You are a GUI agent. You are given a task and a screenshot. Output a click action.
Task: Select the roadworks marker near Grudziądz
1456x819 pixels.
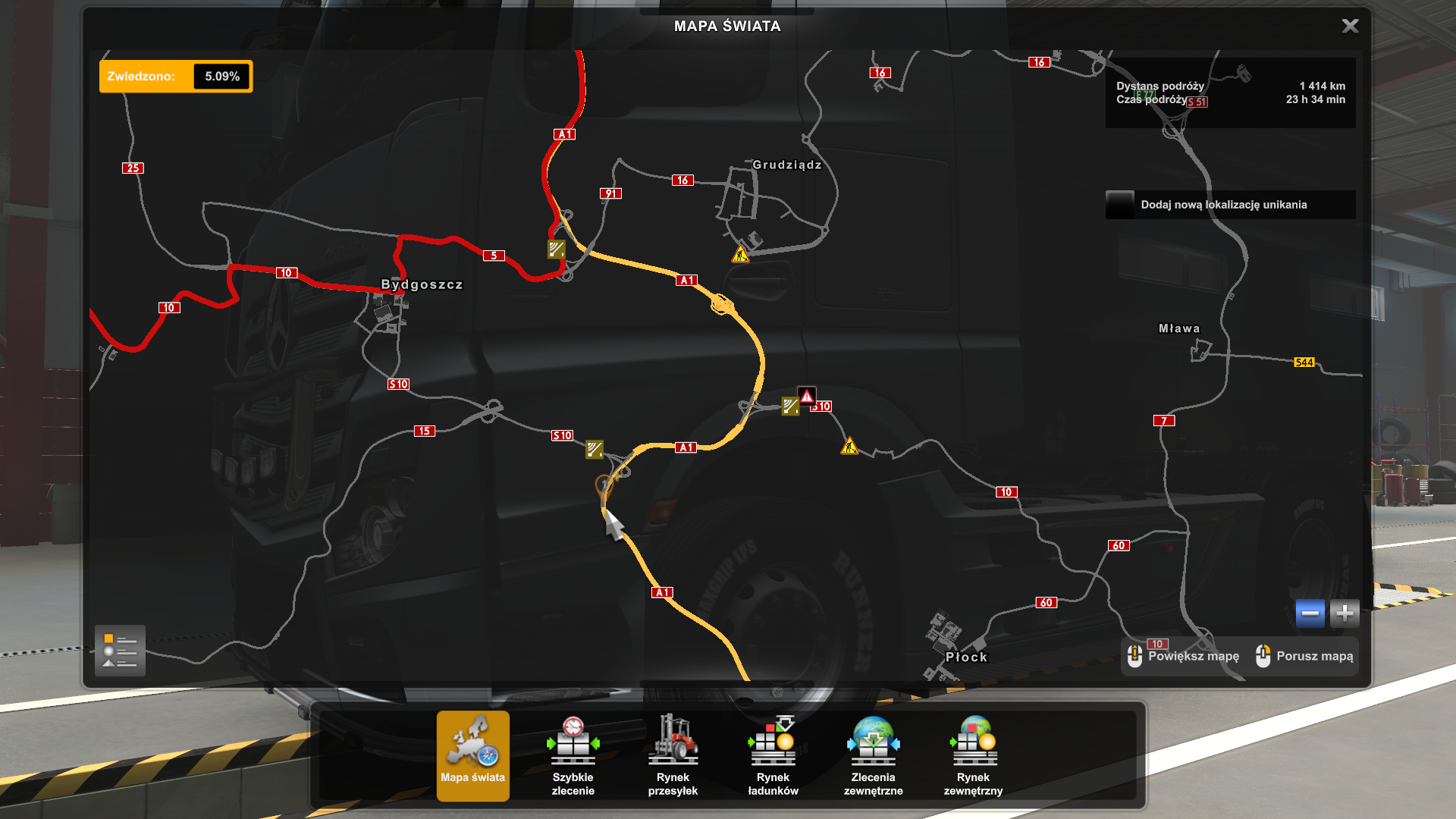click(x=740, y=255)
